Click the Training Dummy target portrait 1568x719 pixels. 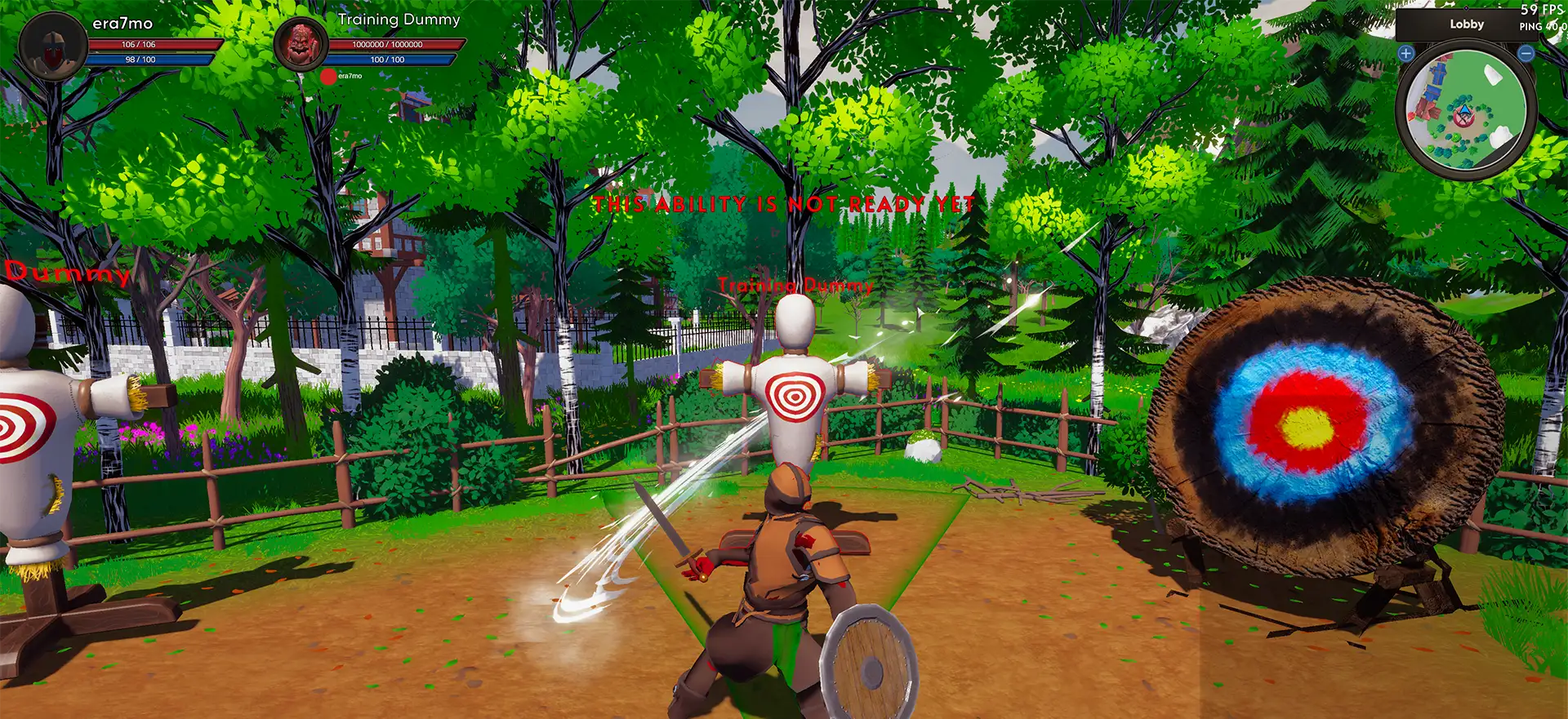click(x=301, y=44)
